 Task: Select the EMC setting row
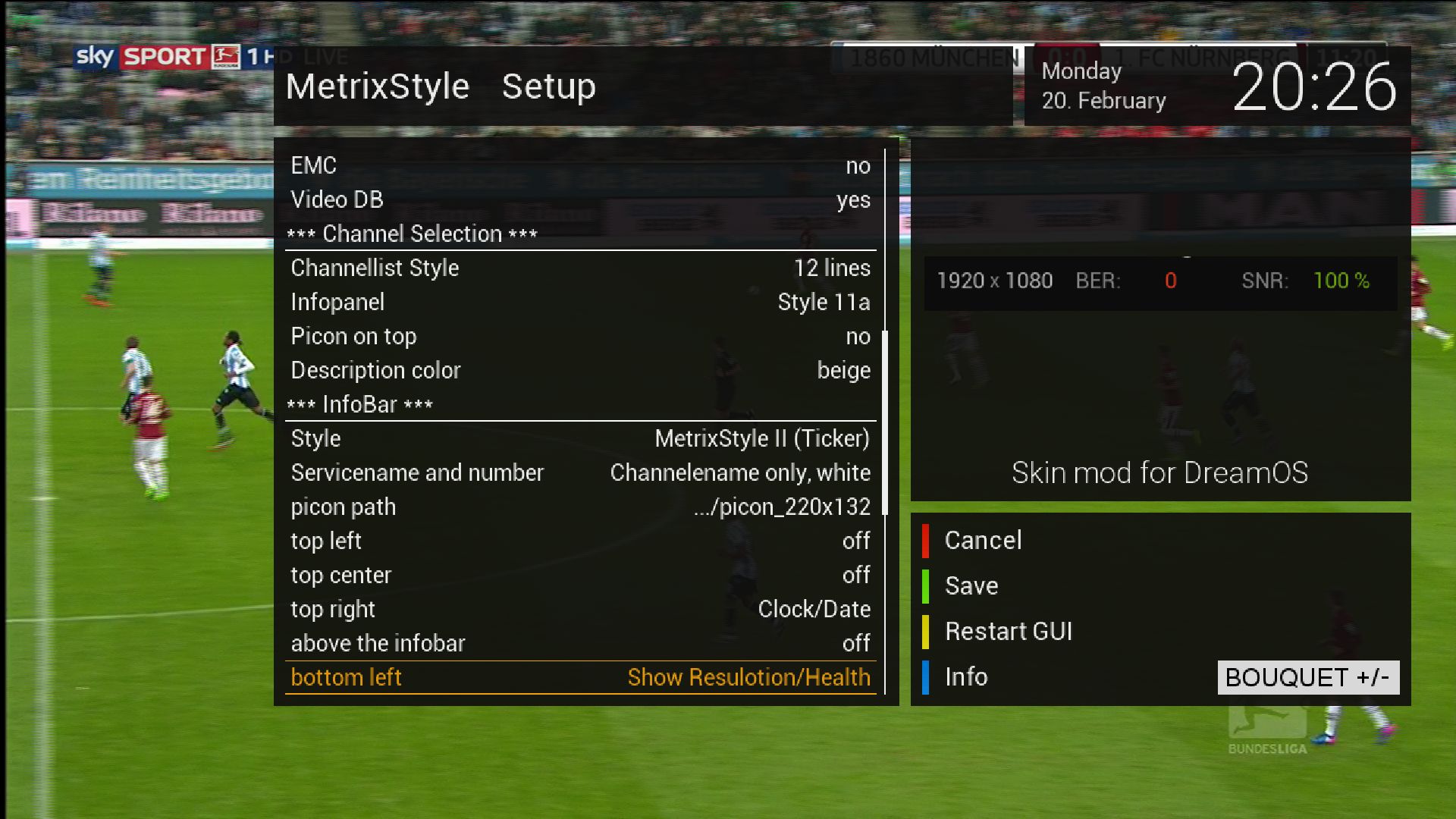coord(580,165)
